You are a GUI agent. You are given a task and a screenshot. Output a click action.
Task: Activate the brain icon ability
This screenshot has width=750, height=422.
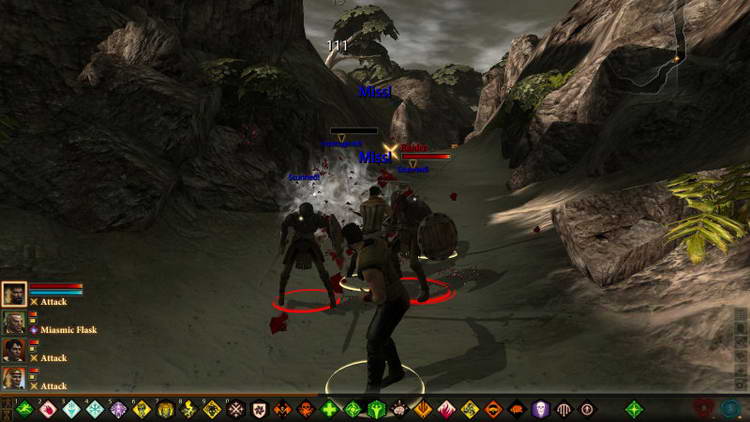pos(400,409)
